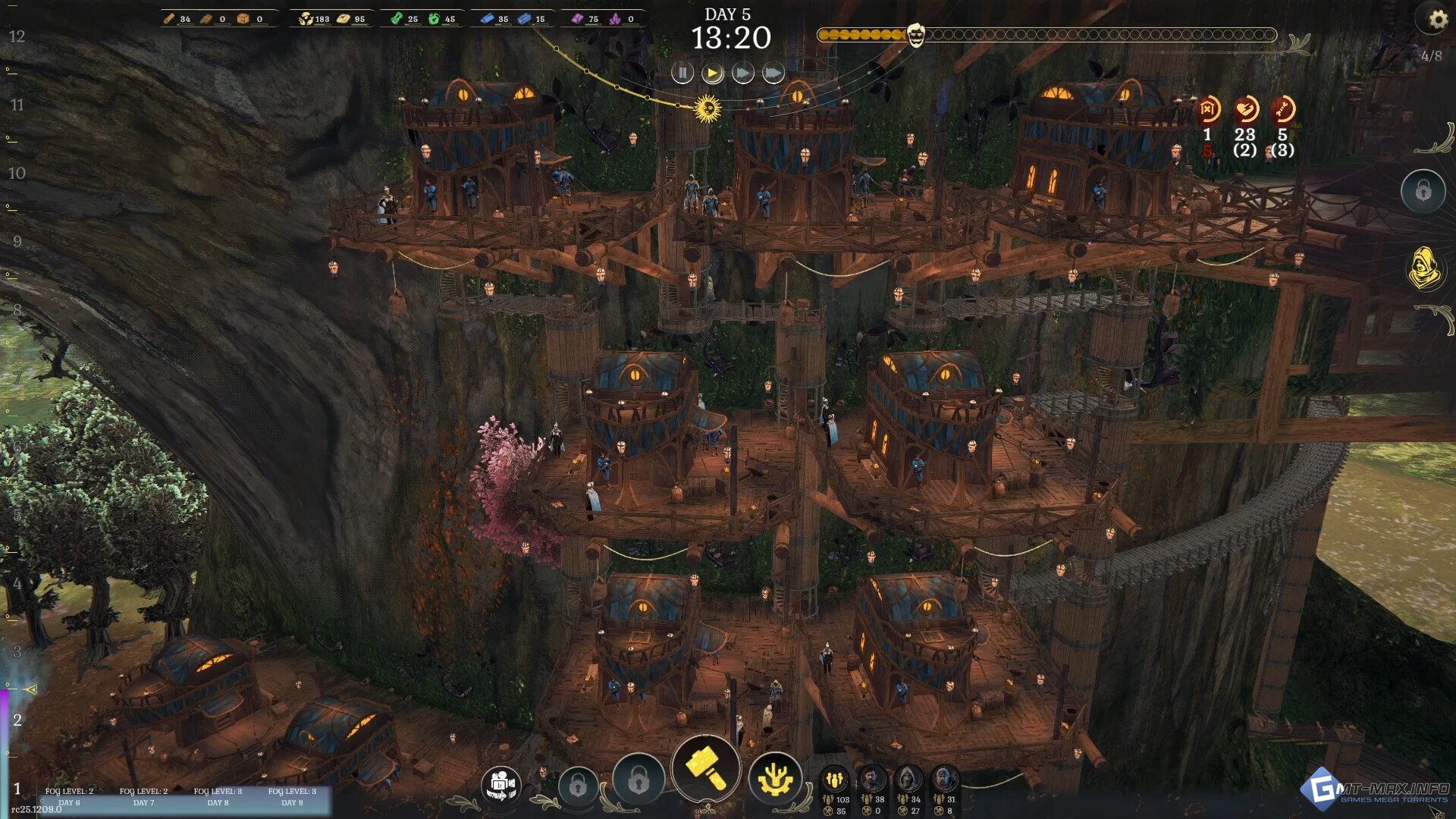Pause the game time

coord(682,73)
